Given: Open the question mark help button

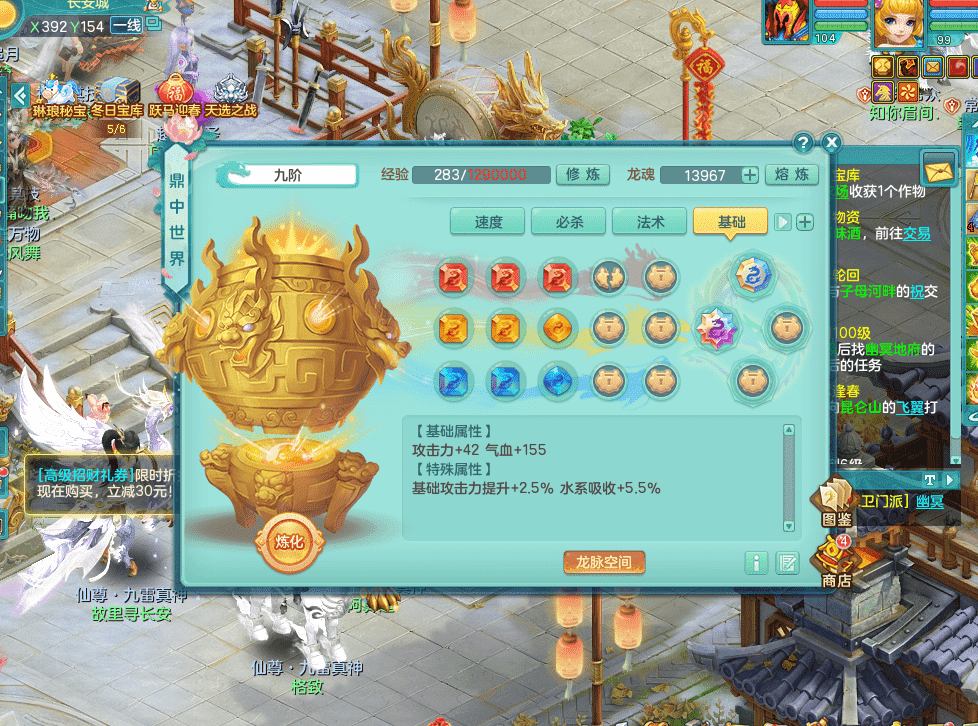Looking at the screenshot, I should pos(803,143).
